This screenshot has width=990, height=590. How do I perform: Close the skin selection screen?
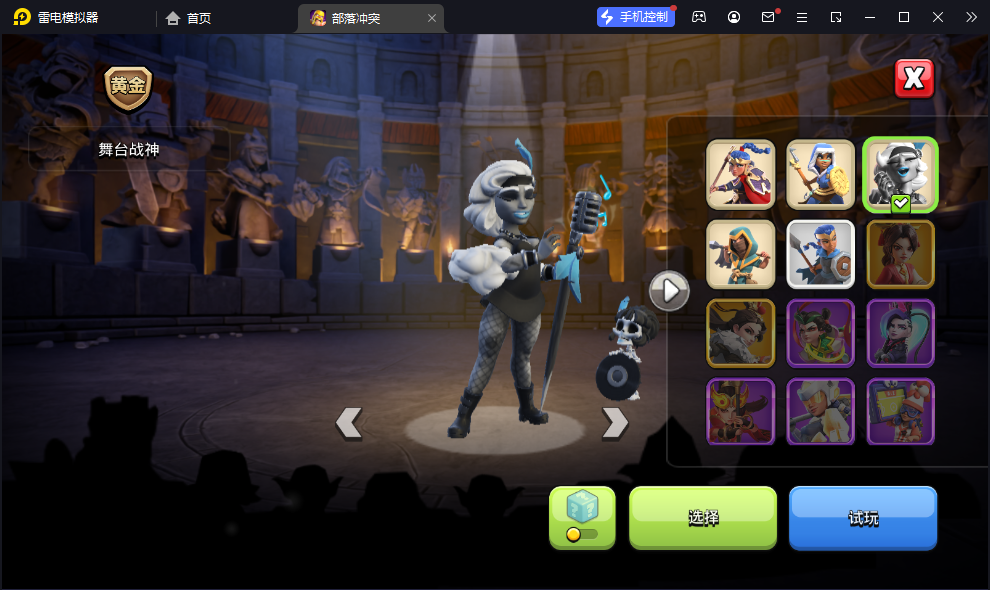[x=913, y=79]
